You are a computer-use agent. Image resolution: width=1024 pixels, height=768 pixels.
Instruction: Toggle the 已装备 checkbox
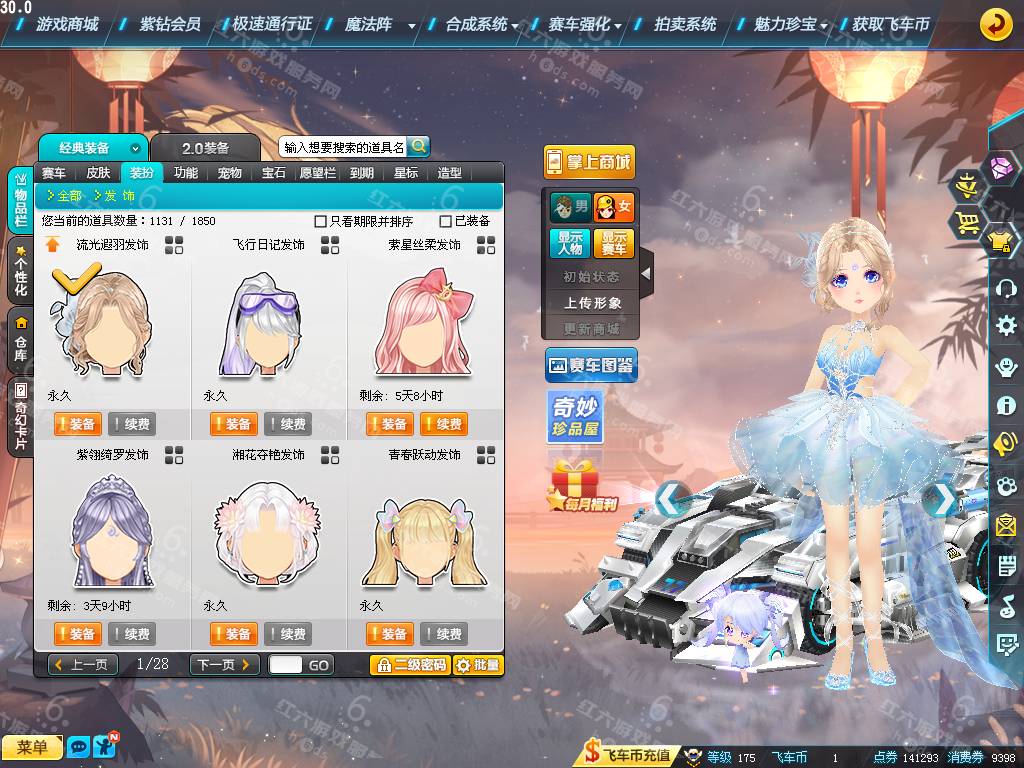446,221
